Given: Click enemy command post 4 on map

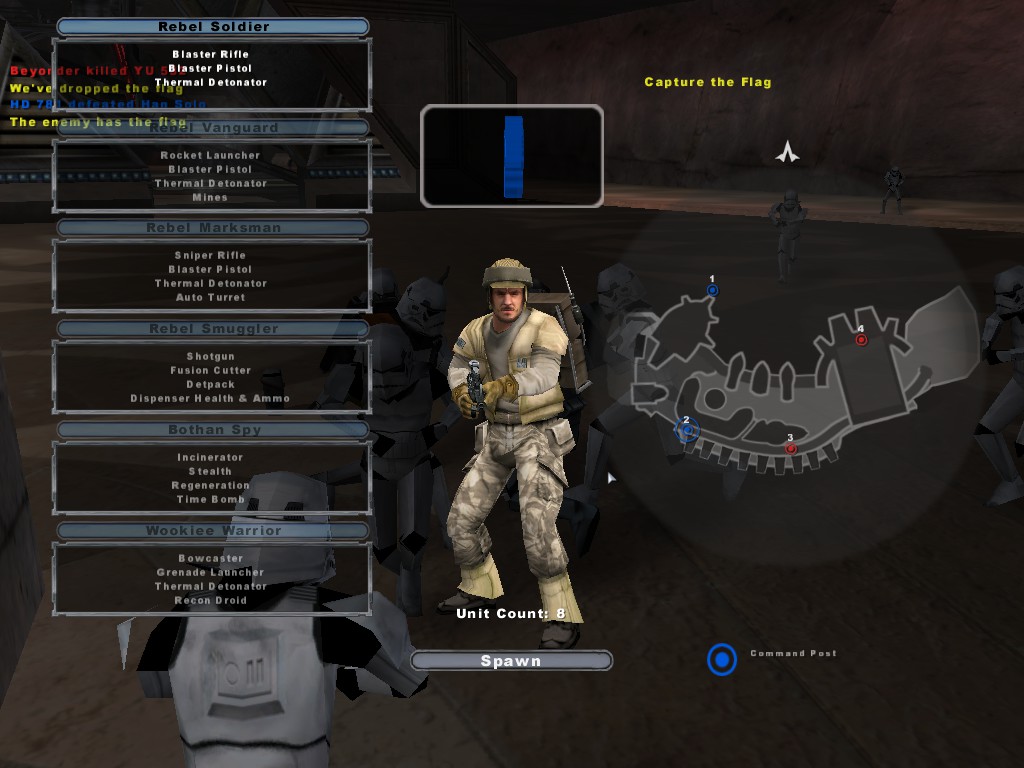Looking at the screenshot, I should tap(861, 340).
